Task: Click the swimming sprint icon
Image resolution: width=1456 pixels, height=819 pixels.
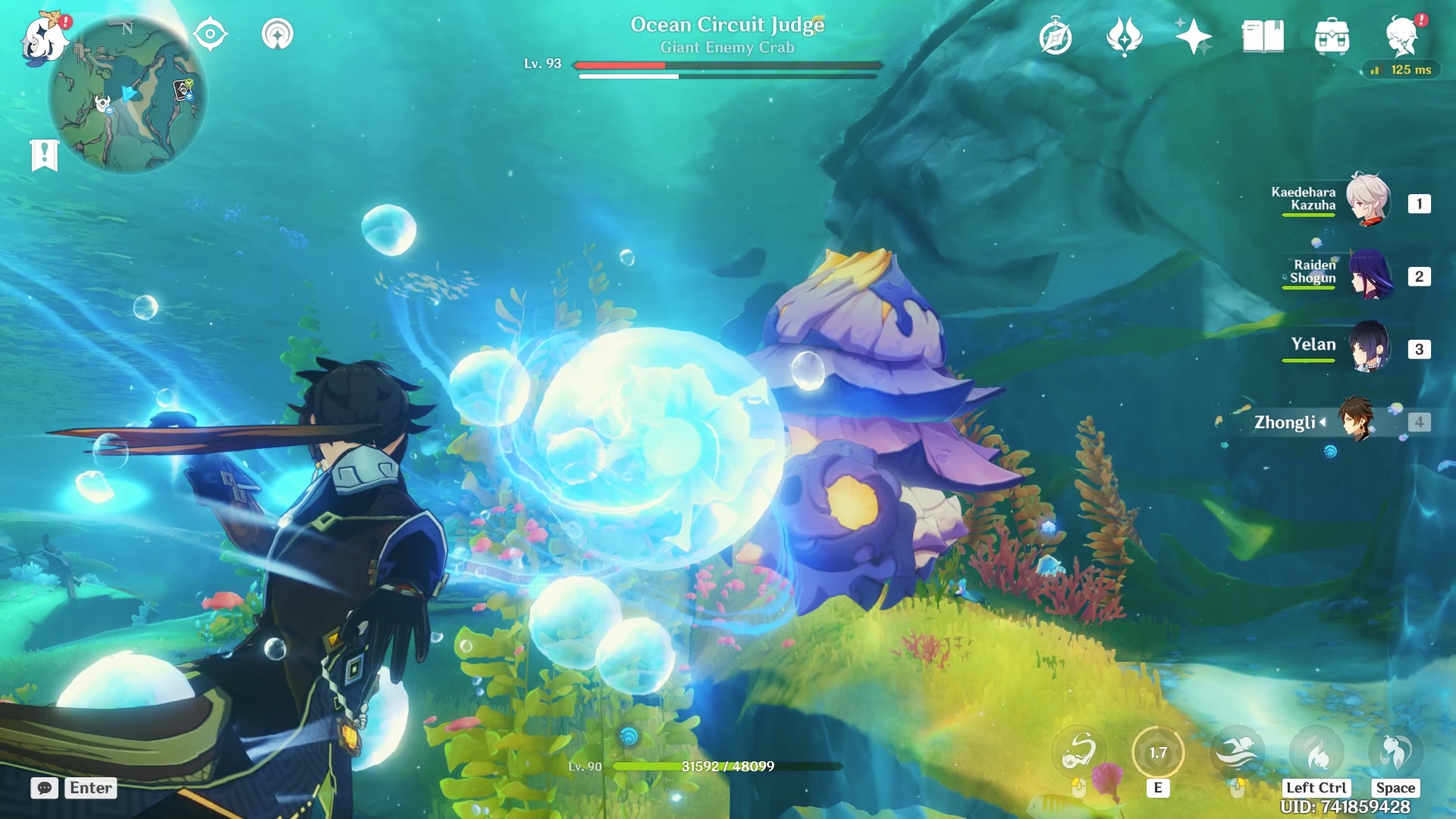Action: point(1238,752)
